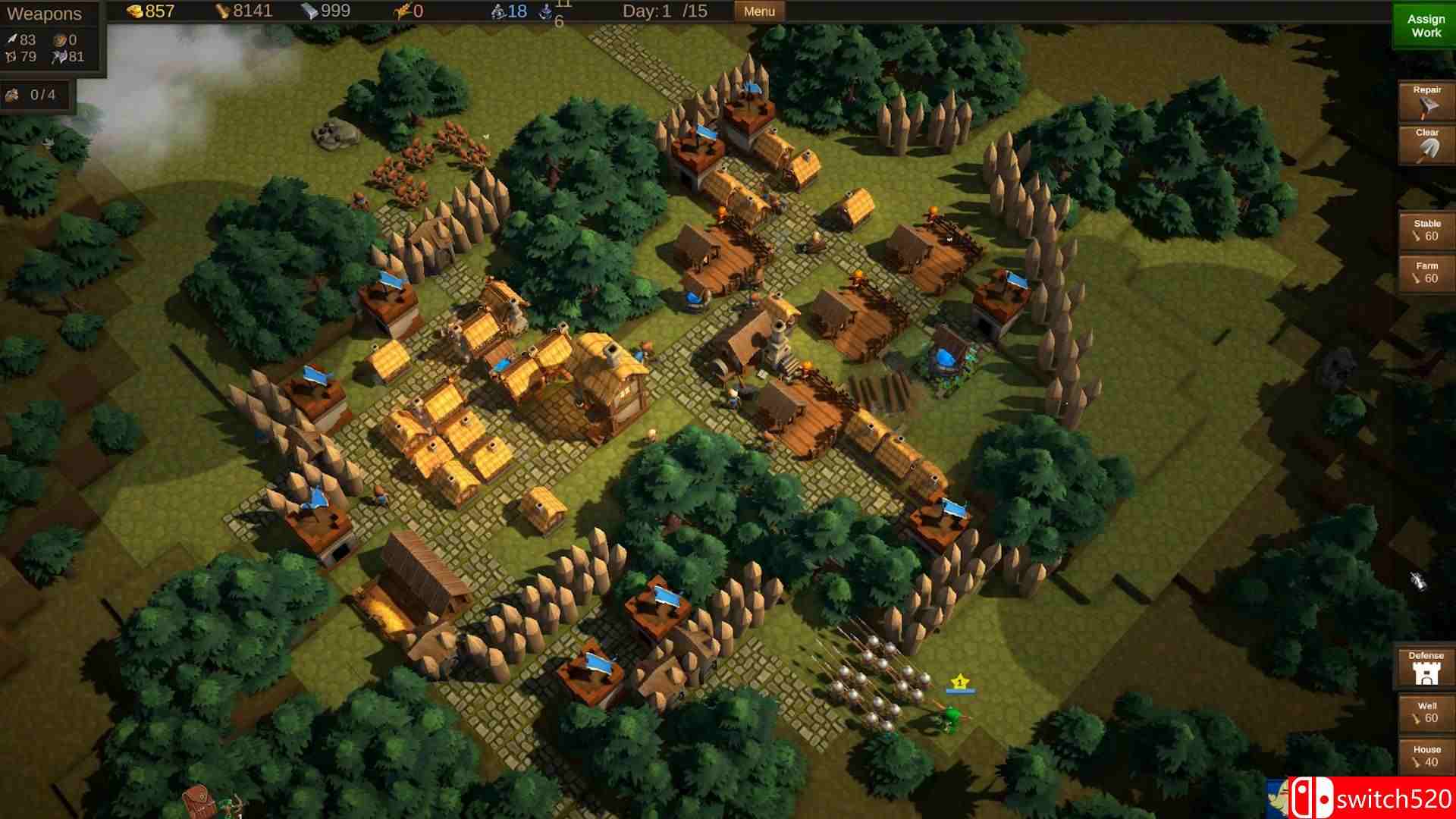Click the green Assign Work button

(x=1424, y=27)
